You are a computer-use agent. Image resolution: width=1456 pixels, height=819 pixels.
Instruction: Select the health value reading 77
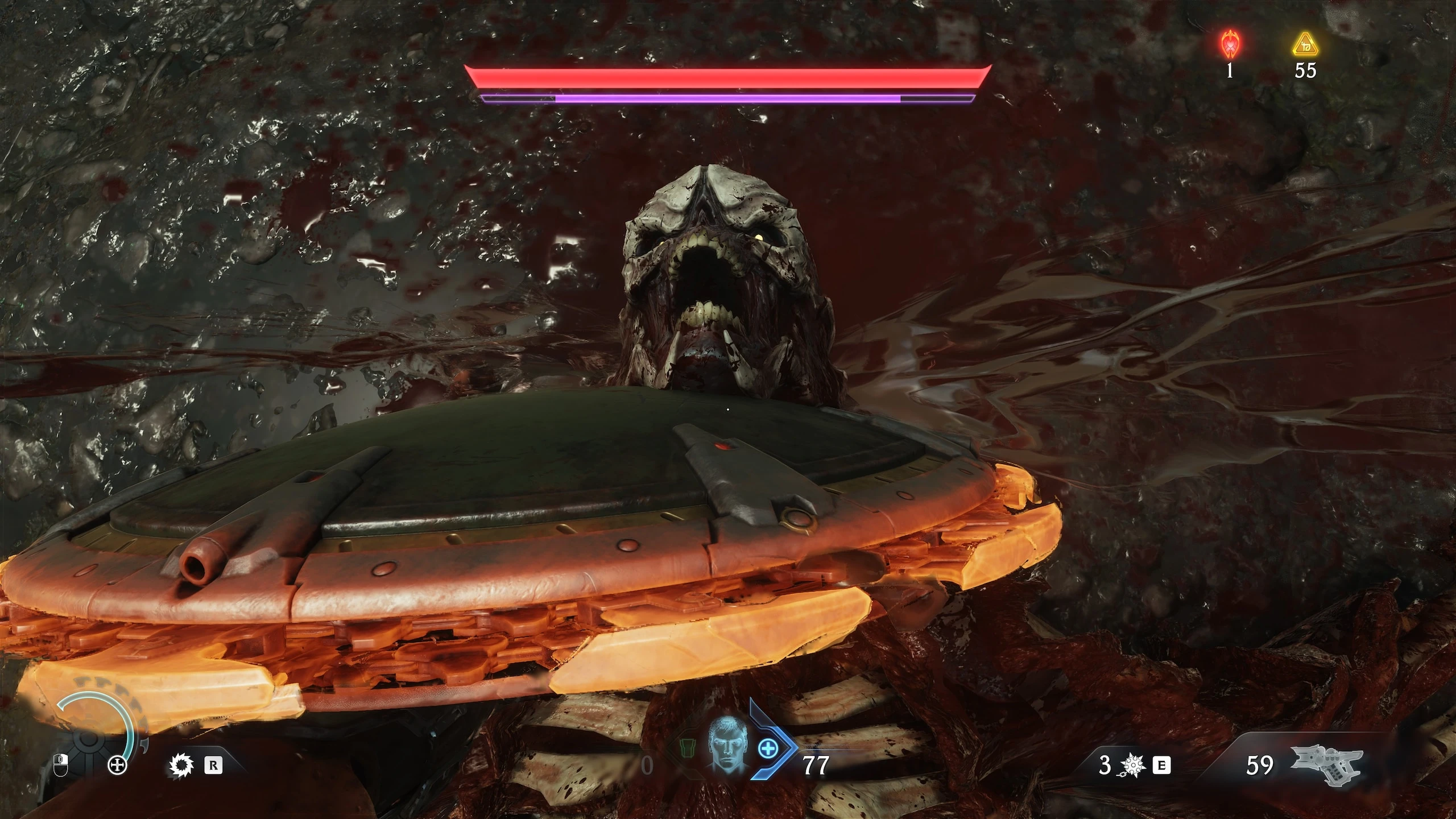pyautogui.click(x=814, y=765)
